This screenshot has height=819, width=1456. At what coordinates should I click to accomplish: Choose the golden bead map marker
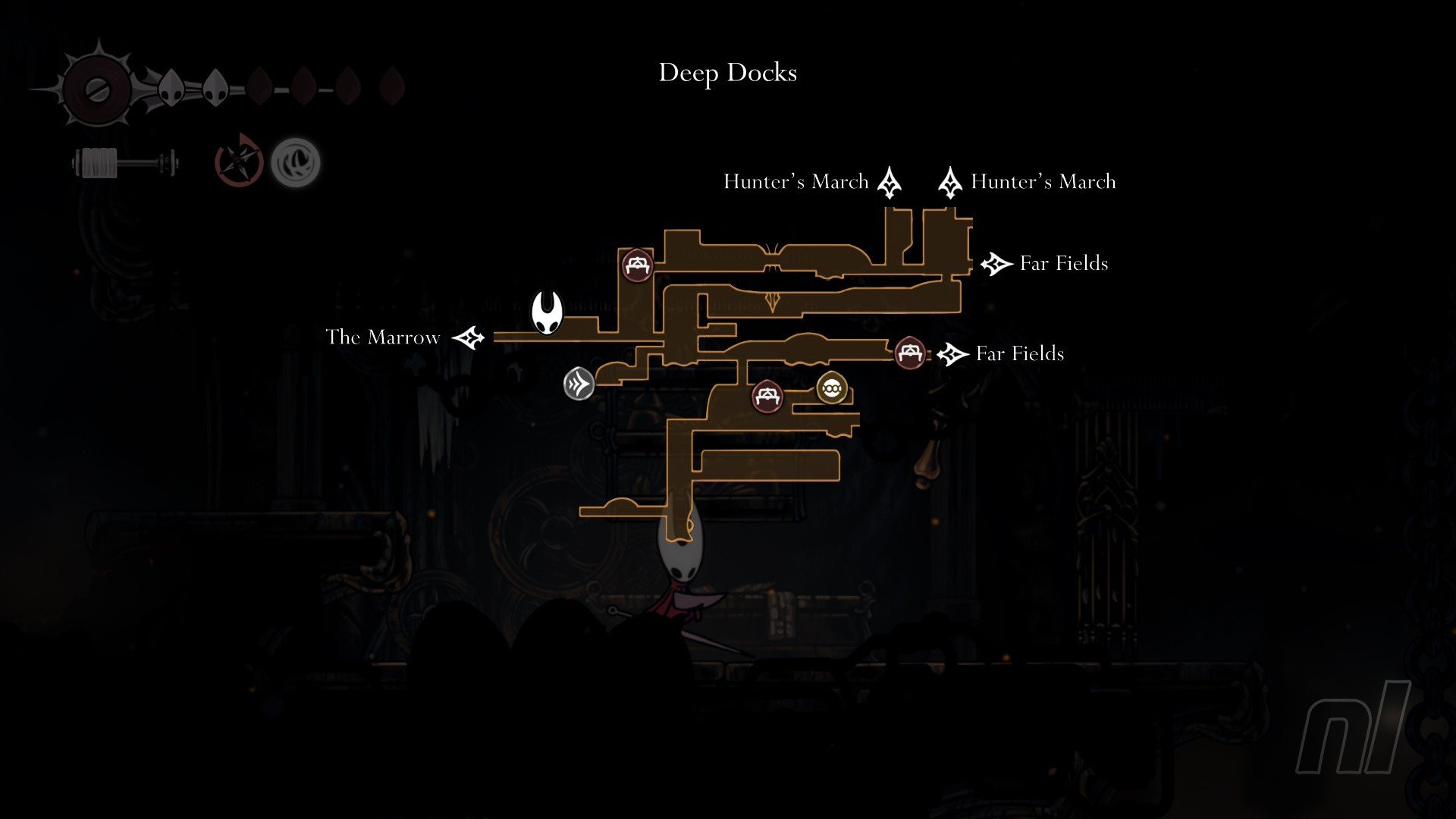point(831,388)
